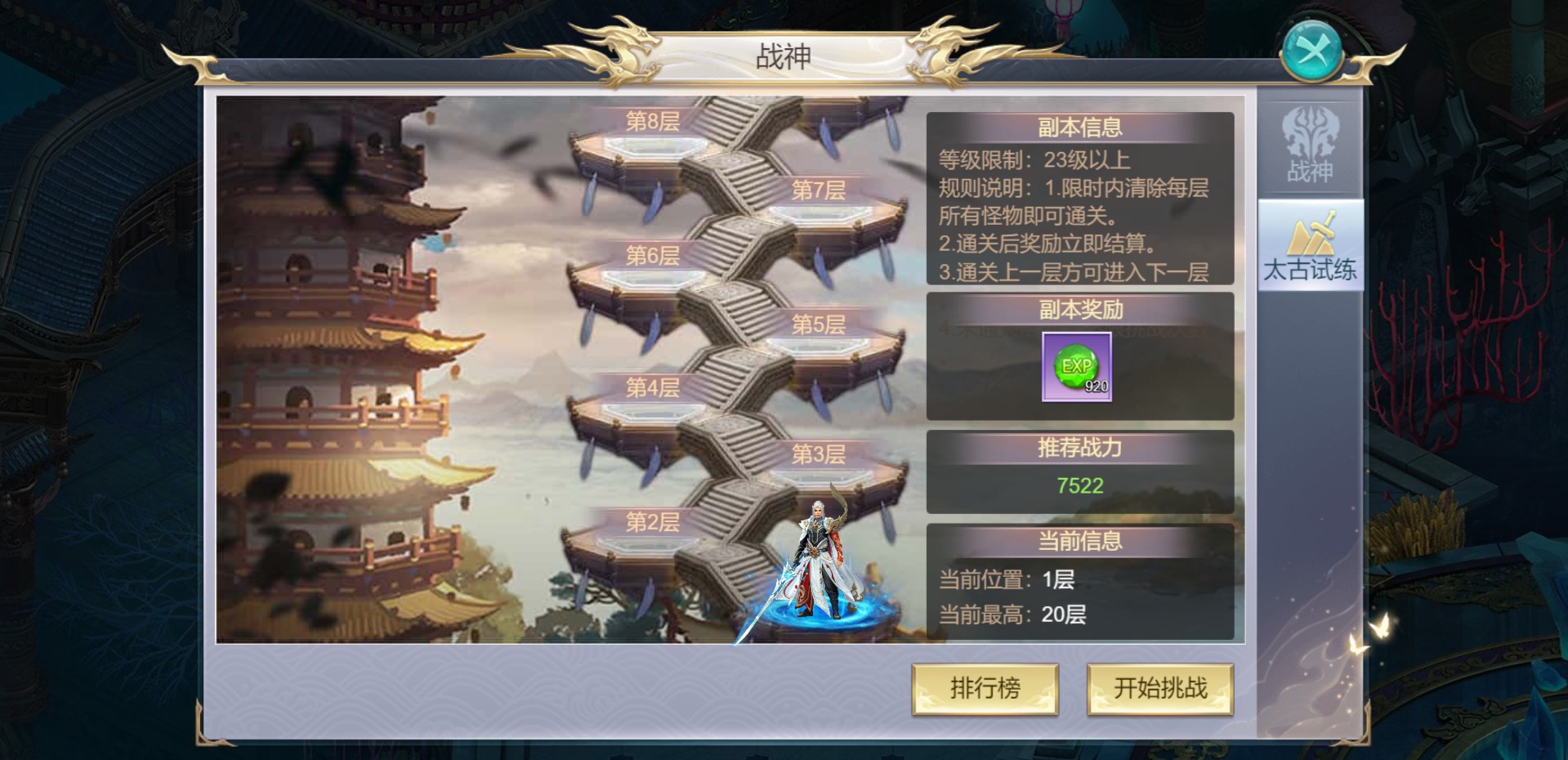Close the 战神 window
The image size is (1568, 760).
(1311, 51)
